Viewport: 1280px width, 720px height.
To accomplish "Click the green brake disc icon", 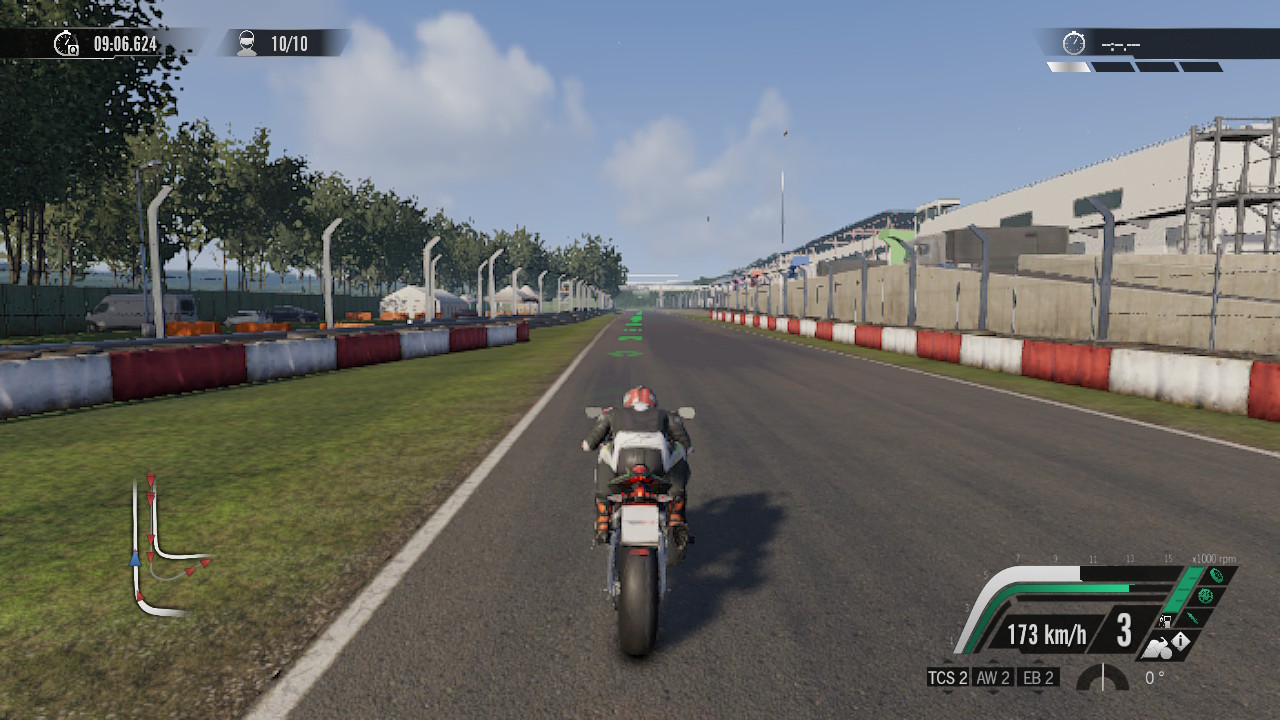I will 1205,596.
